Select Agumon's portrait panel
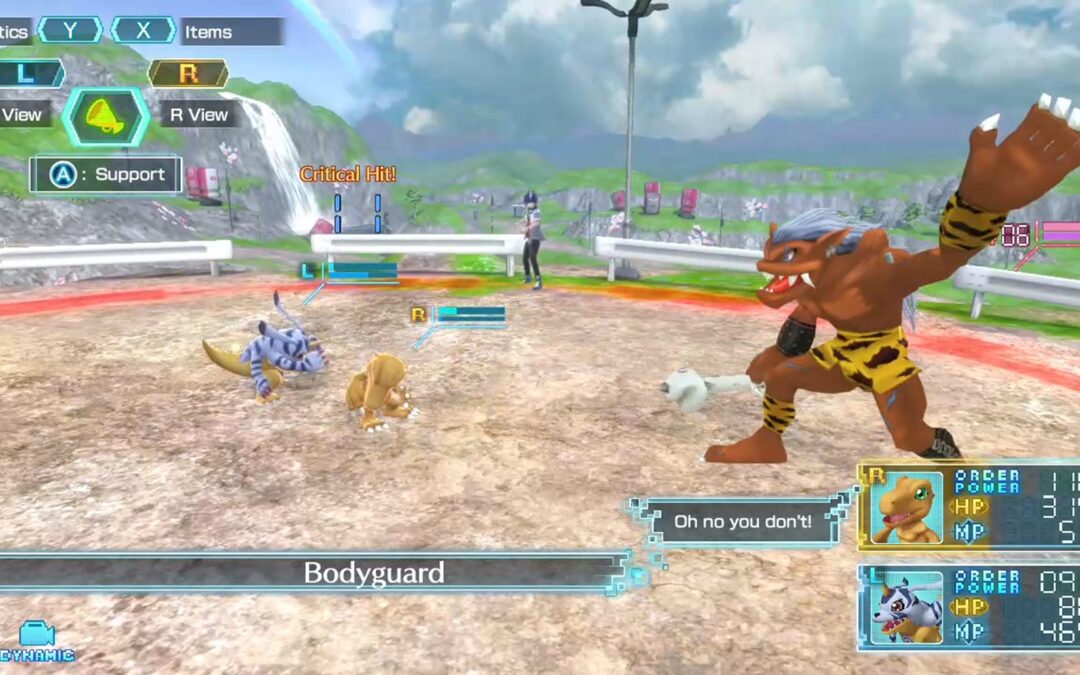This screenshot has height=675, width=1080. [x=905, y=507]
